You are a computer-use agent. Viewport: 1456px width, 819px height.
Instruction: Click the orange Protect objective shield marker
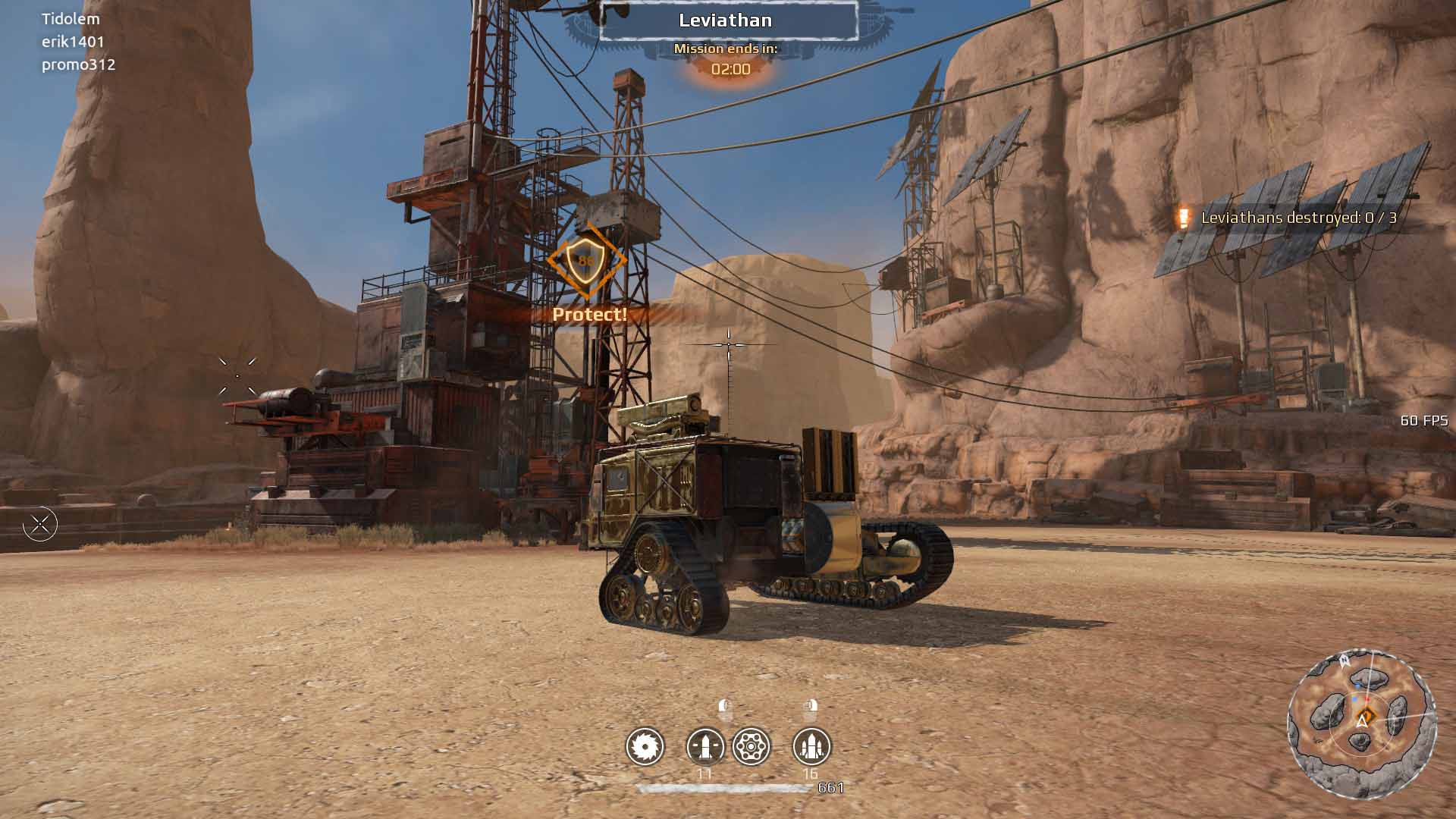(x=586, y=261)
